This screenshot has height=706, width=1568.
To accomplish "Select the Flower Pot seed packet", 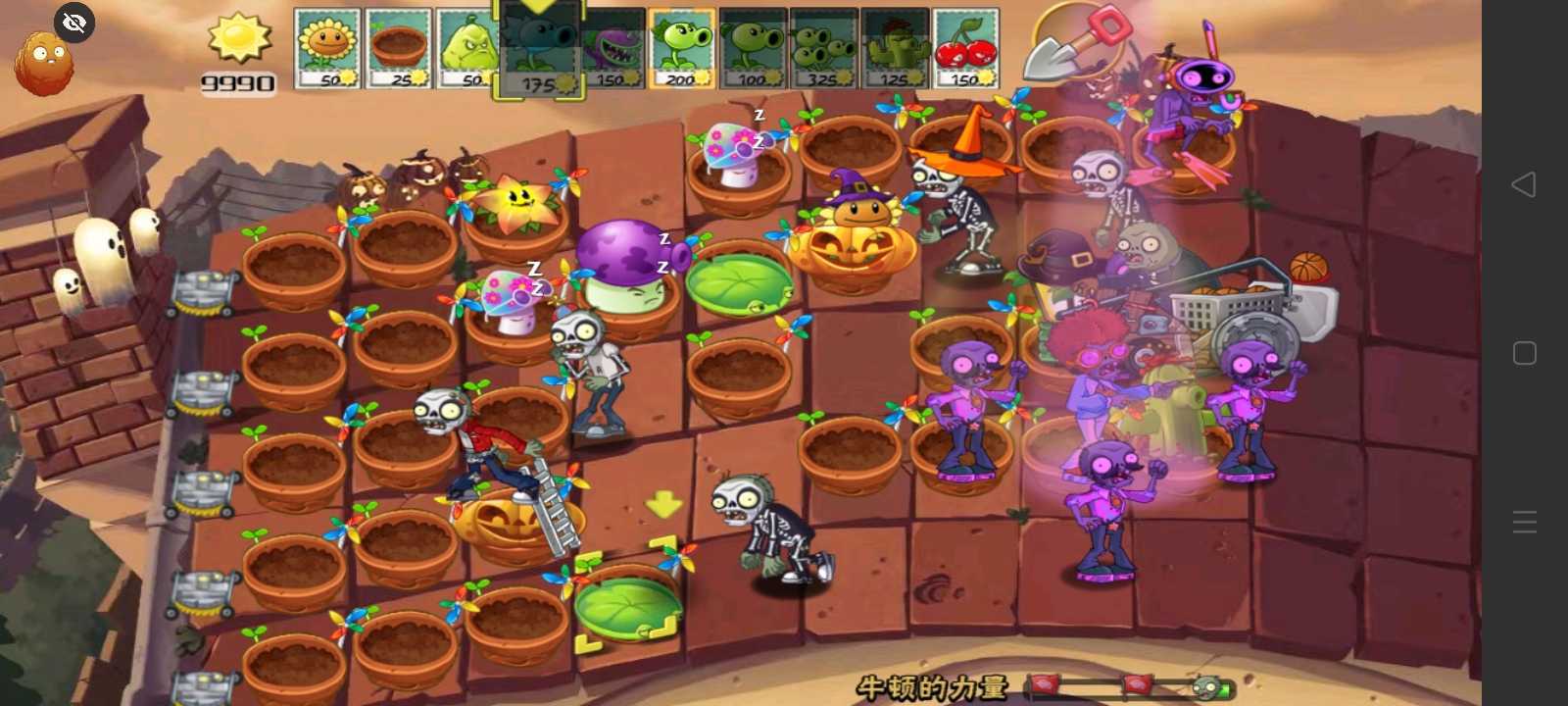I will (x=400, y=47).
